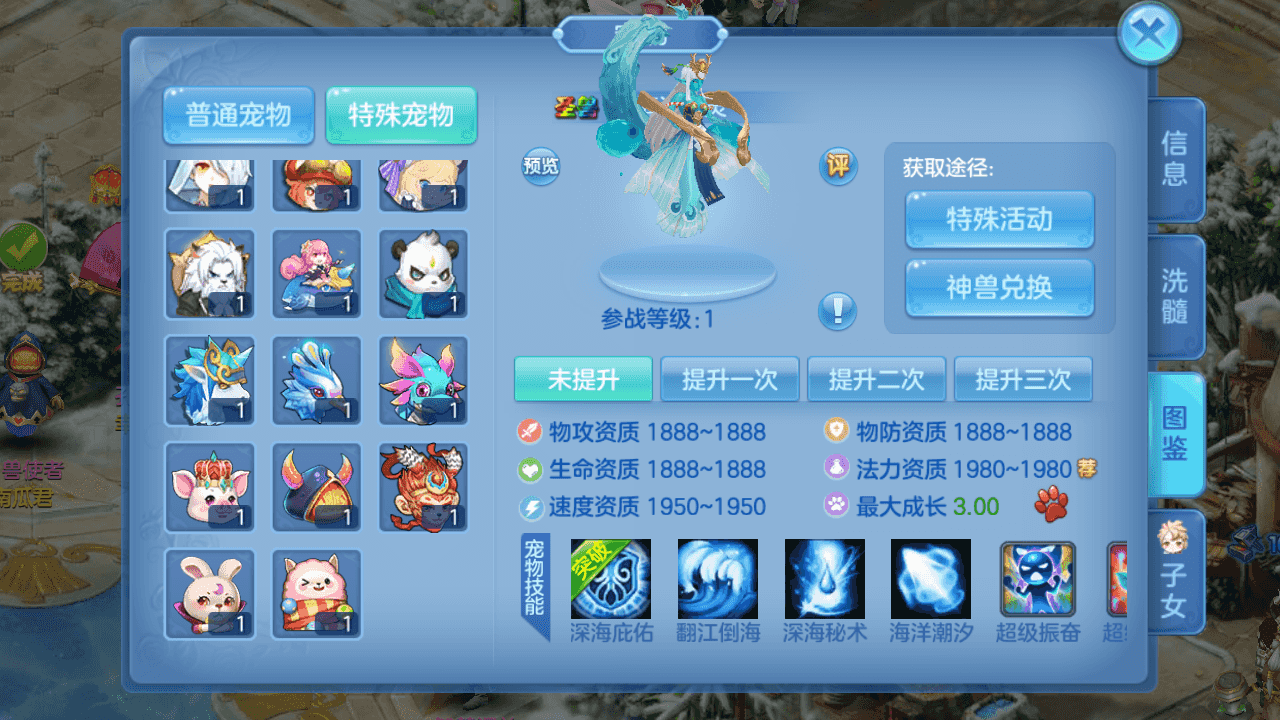Select the 未提升 stat option
This screenshot has width=1280, height=720.
(x=583, y=379)
